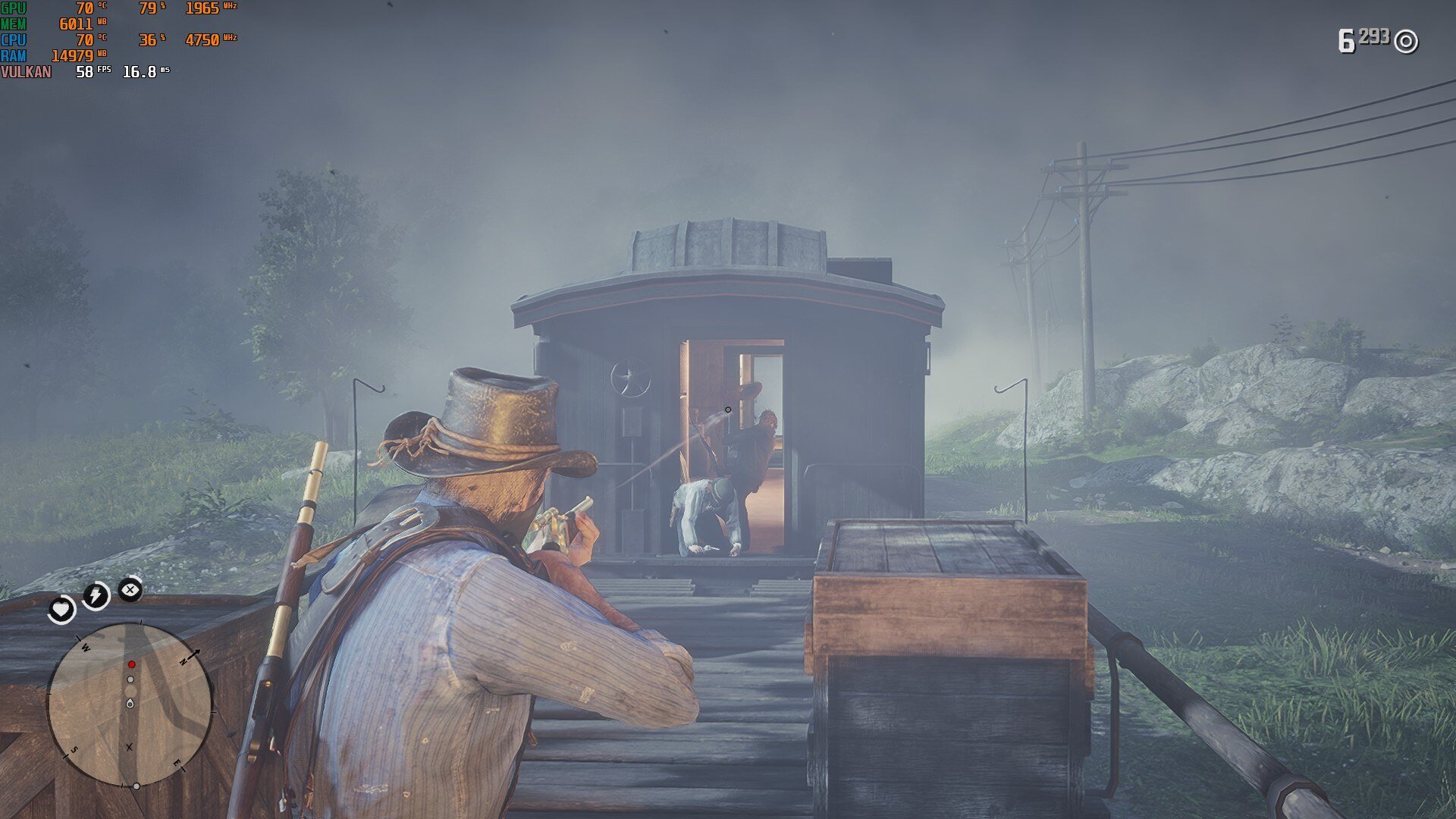Select the player marker on the minimap

[x=130, y=704]
